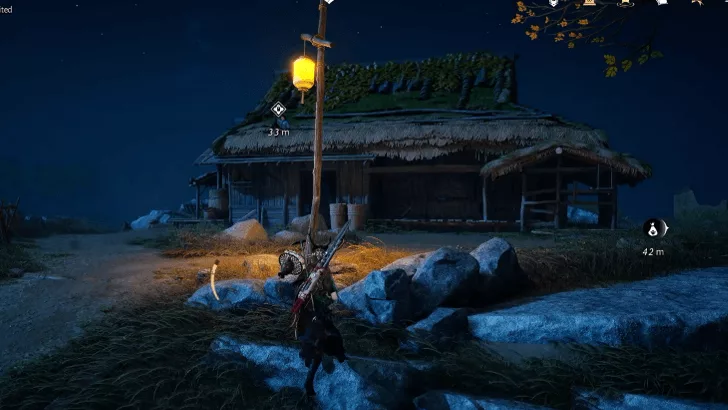Click the pouch objective marker showing 42 m

pyautogui.click(x=653, y=229)
